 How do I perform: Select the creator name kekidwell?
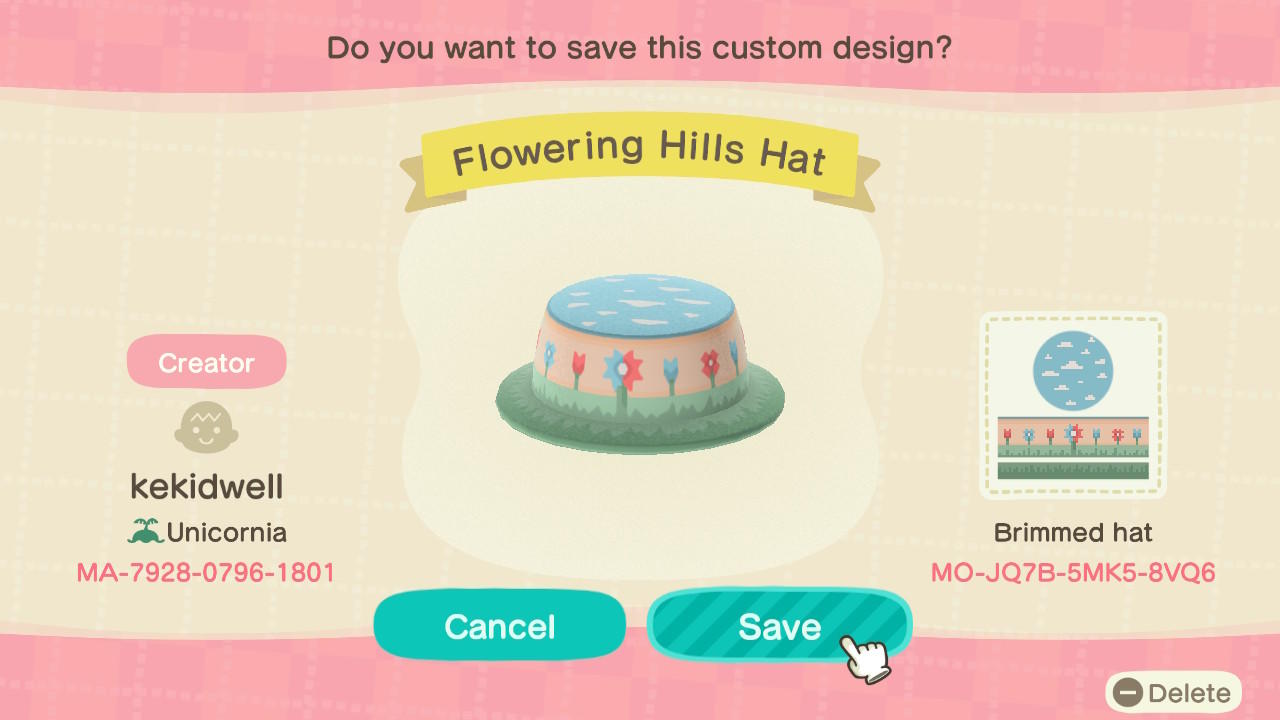pos(206,486)
